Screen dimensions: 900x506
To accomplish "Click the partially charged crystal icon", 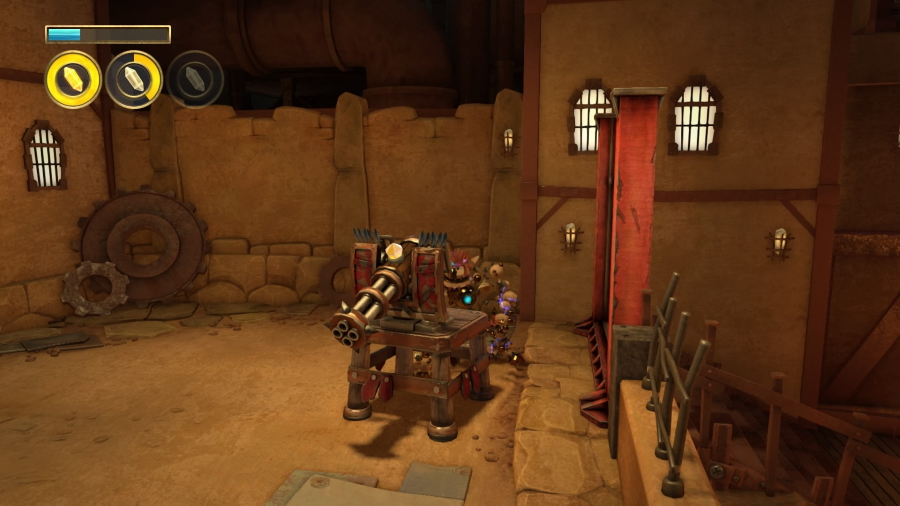I will (134, 79).
